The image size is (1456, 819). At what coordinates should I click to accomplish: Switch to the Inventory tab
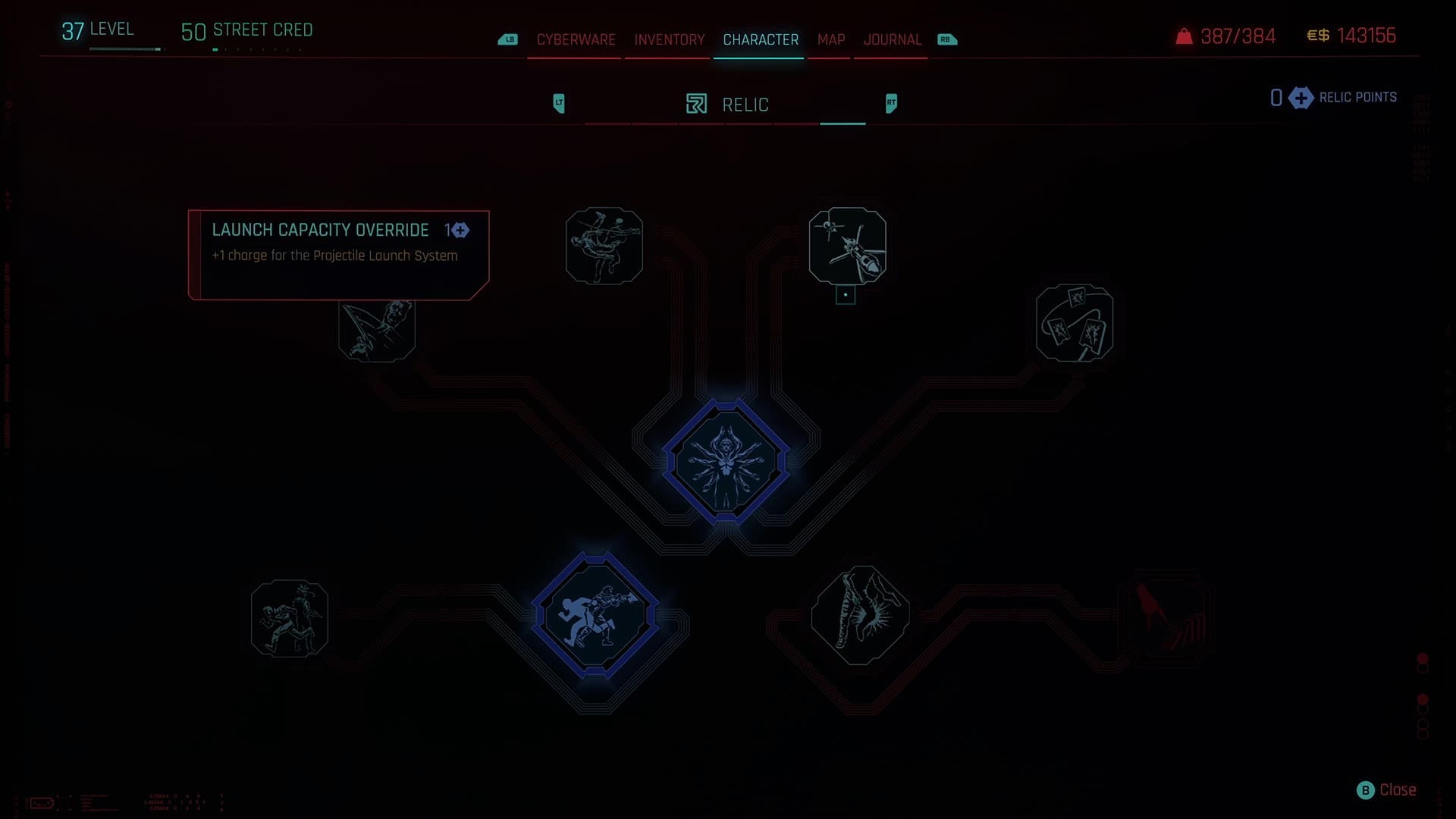click(667, 39)
